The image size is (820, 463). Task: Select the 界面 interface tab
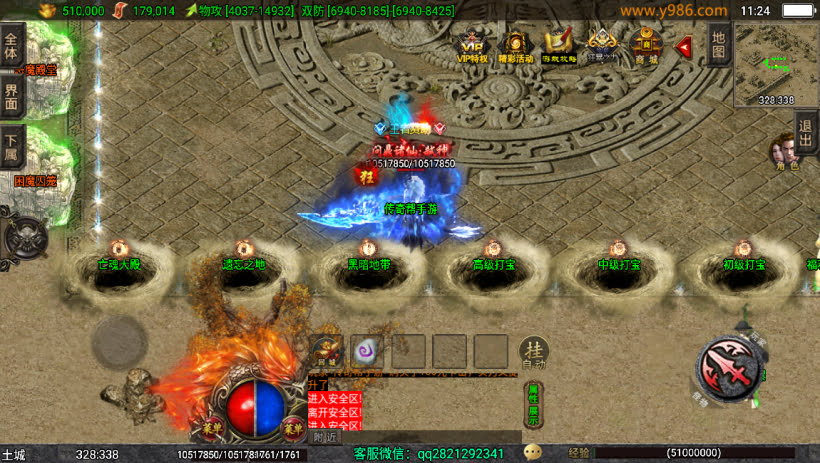[11, 97]
